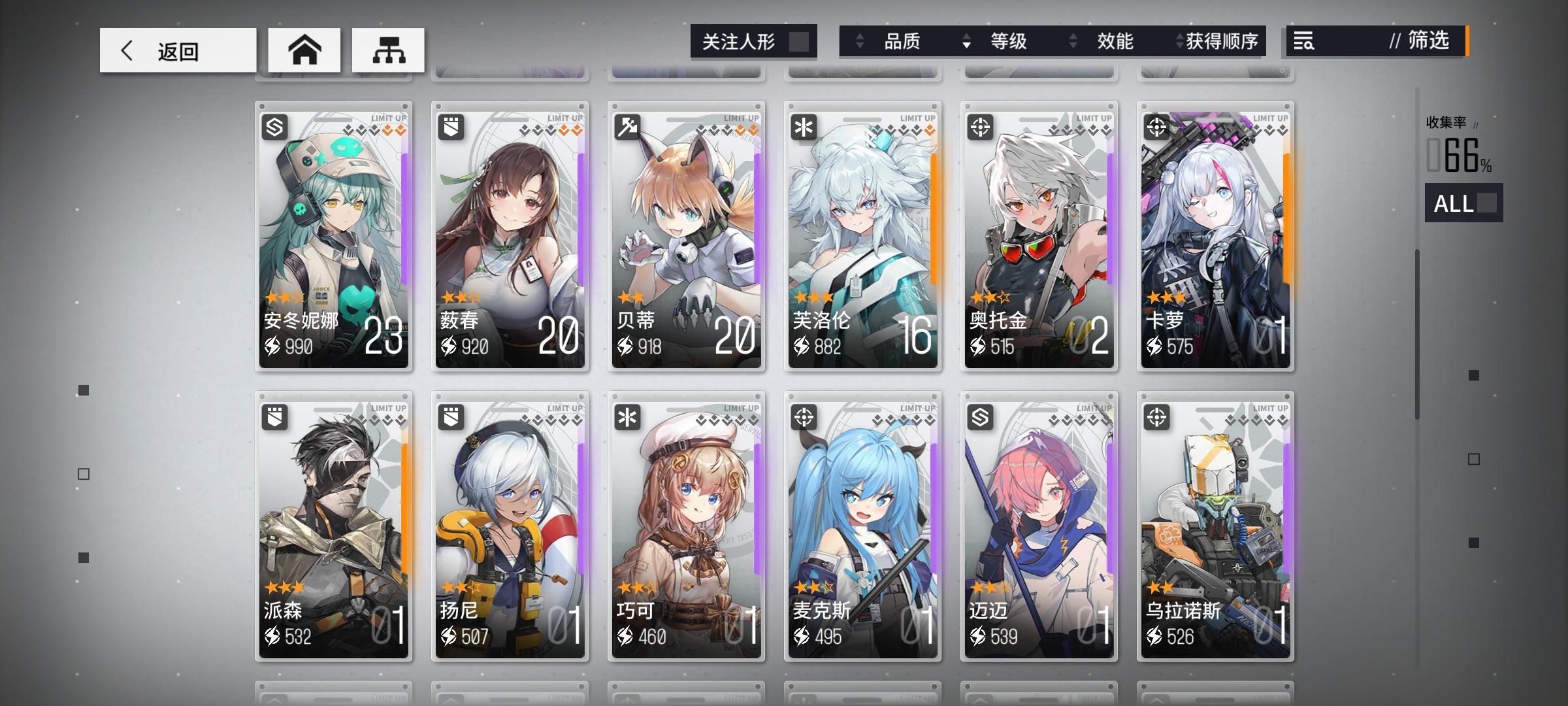Toggle the 关注人形 checkbox
Viewport: 1568px width, 706px height.
(x=802, y=41)
